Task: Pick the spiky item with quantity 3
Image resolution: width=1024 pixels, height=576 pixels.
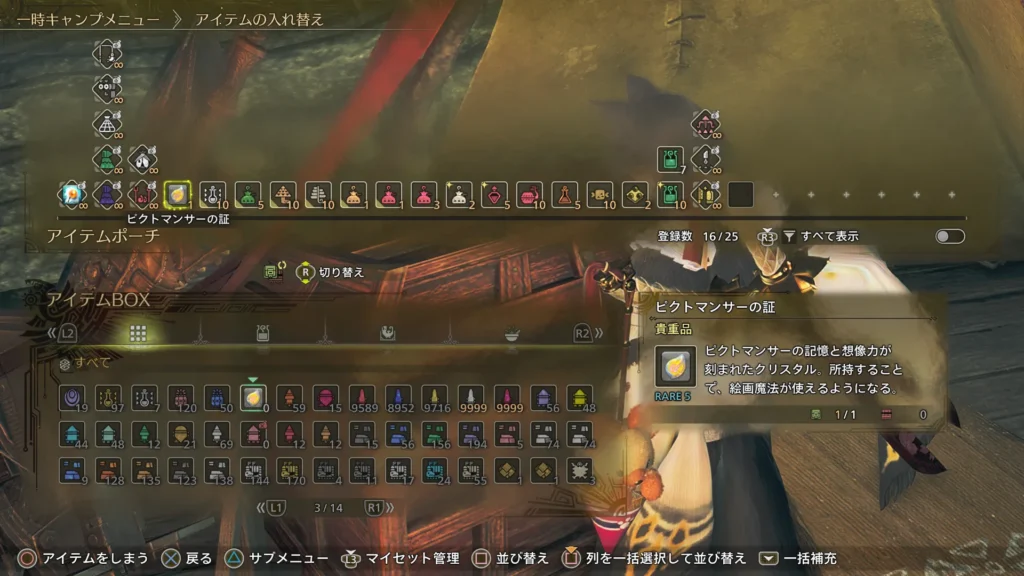Action: pyautogui.click(x=579, y=469)
